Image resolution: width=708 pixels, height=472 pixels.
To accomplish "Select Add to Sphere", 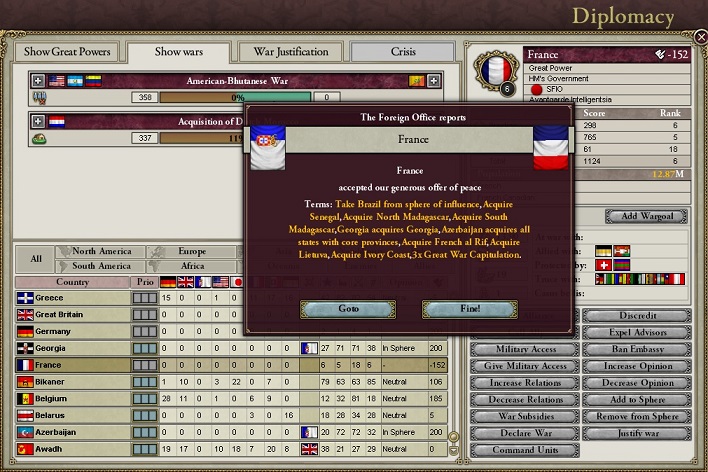I will [636, 399].
